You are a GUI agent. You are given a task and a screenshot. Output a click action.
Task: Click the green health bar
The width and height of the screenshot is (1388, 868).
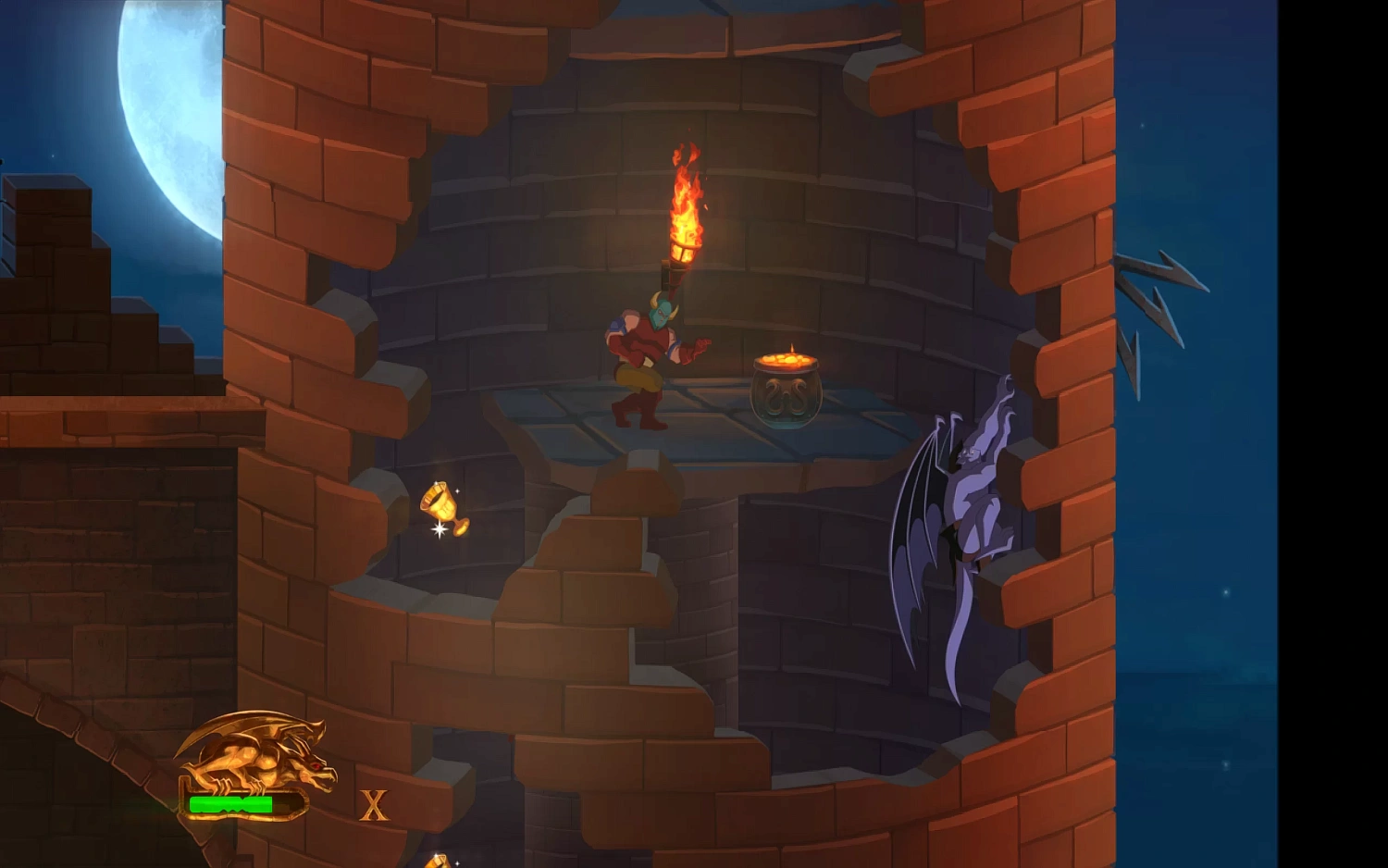233,804
